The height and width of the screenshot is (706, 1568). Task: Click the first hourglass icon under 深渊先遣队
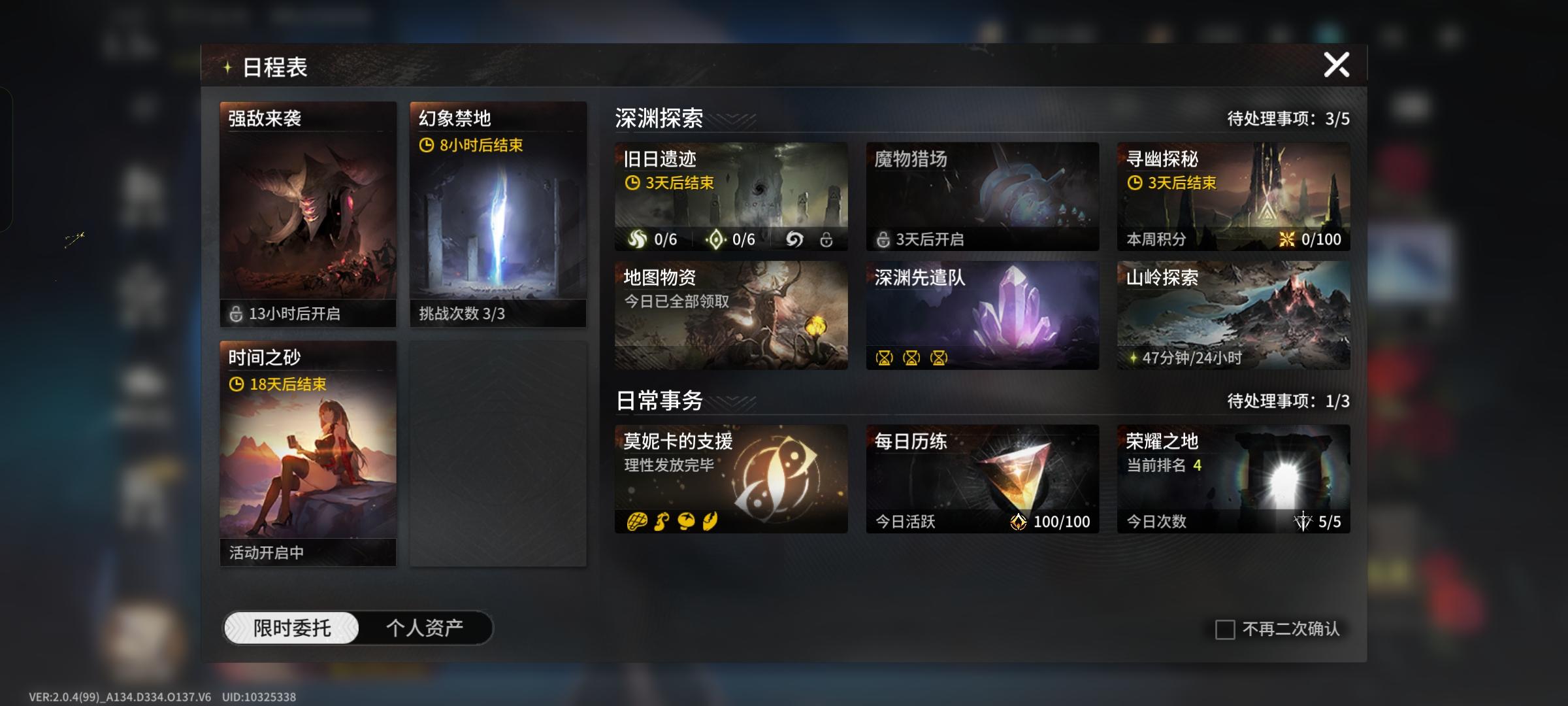[x=885, y=359]
